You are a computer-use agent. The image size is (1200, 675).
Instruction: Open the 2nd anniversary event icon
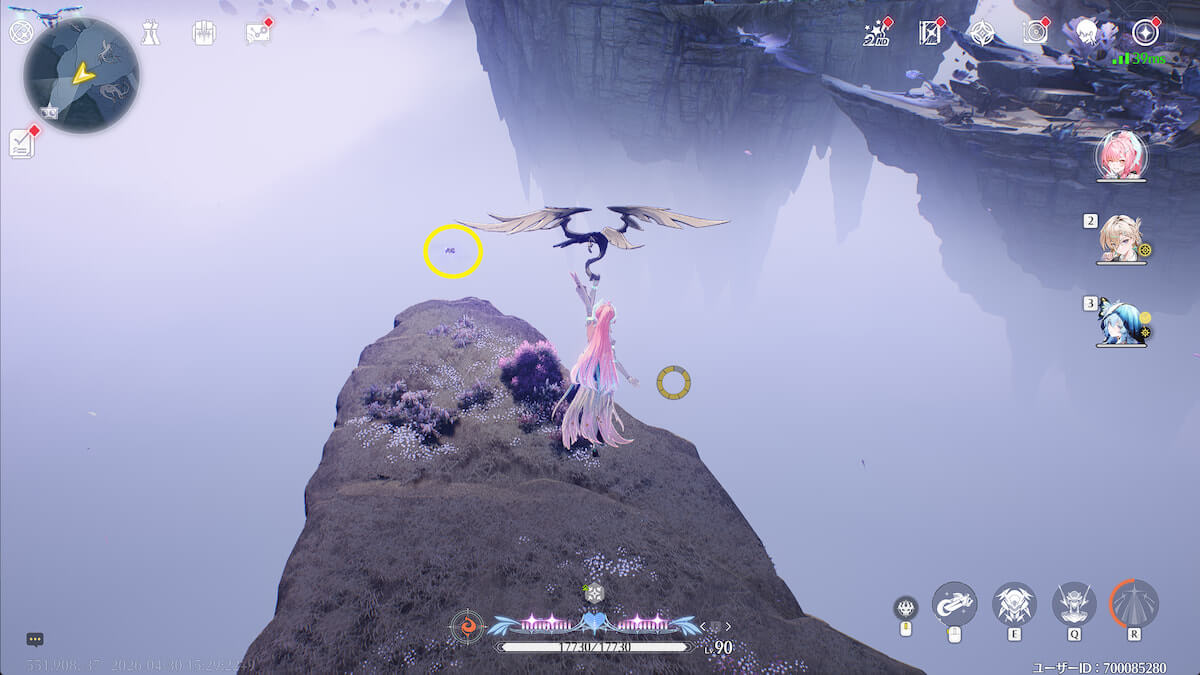[x=876, y=33]
